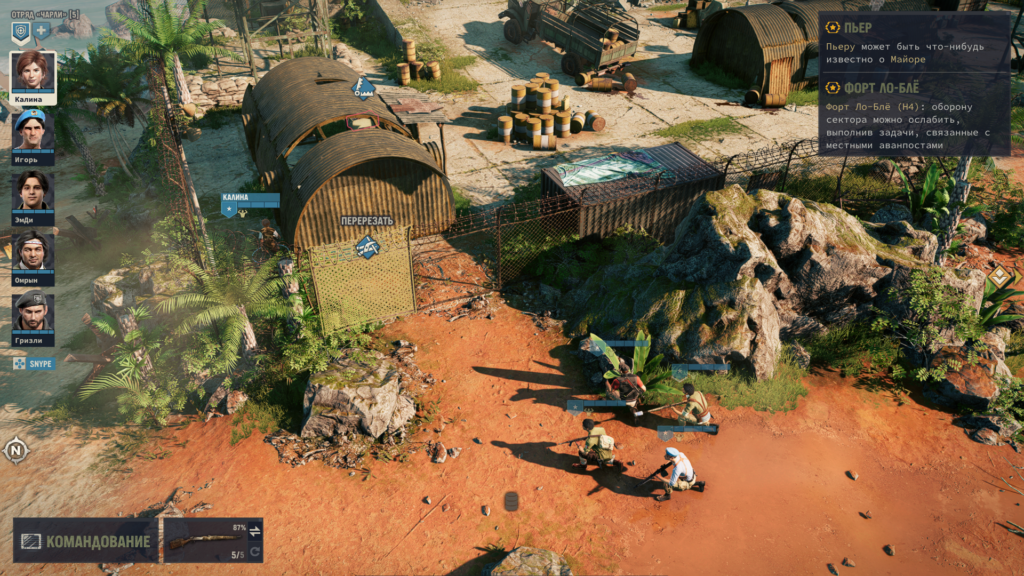Select Калина's portrait in the squad list
This screenshot has width=1024, height=576.
pyautogui.click(x=33, y=73)
